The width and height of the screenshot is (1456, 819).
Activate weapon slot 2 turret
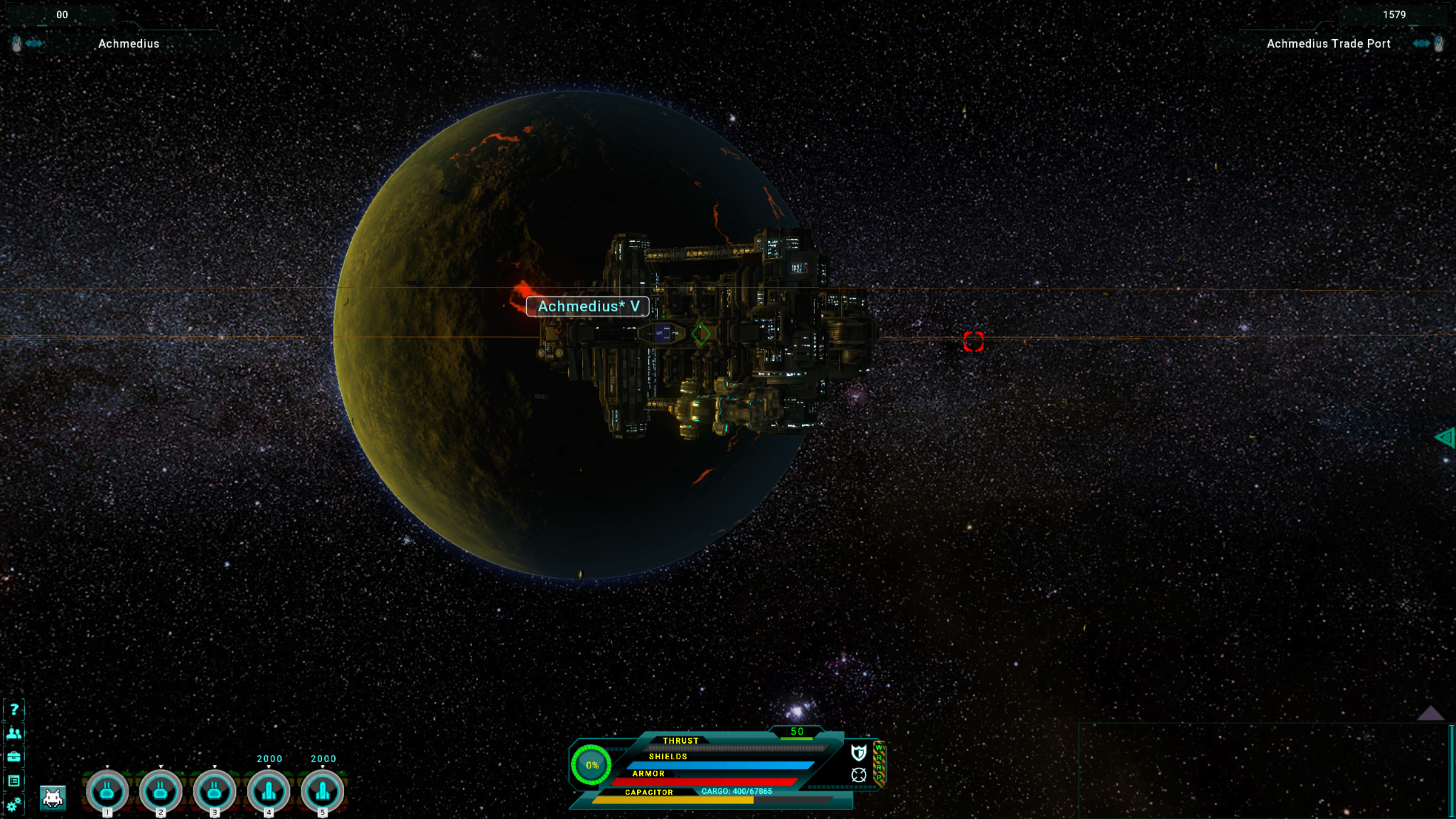point(160,791)
